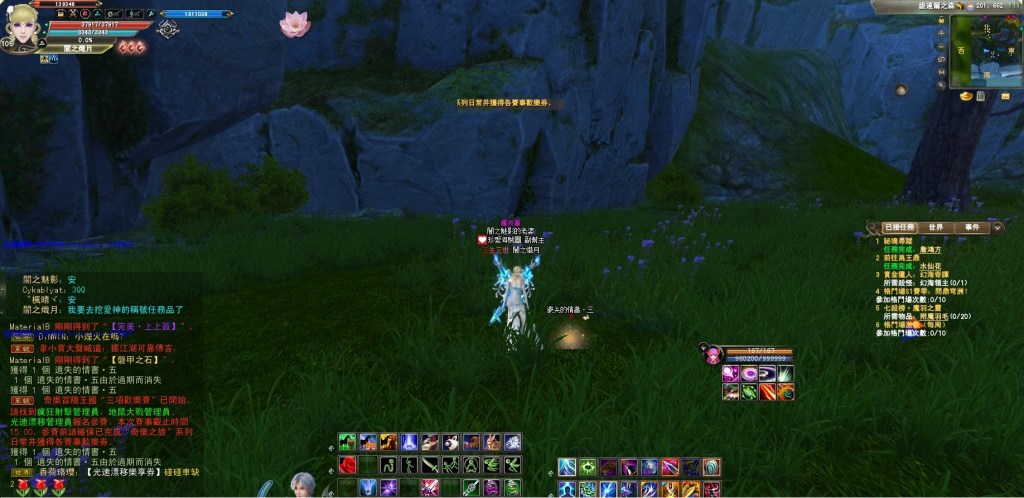
Task: Open the pink lotus flower icon
Action: 295,24
